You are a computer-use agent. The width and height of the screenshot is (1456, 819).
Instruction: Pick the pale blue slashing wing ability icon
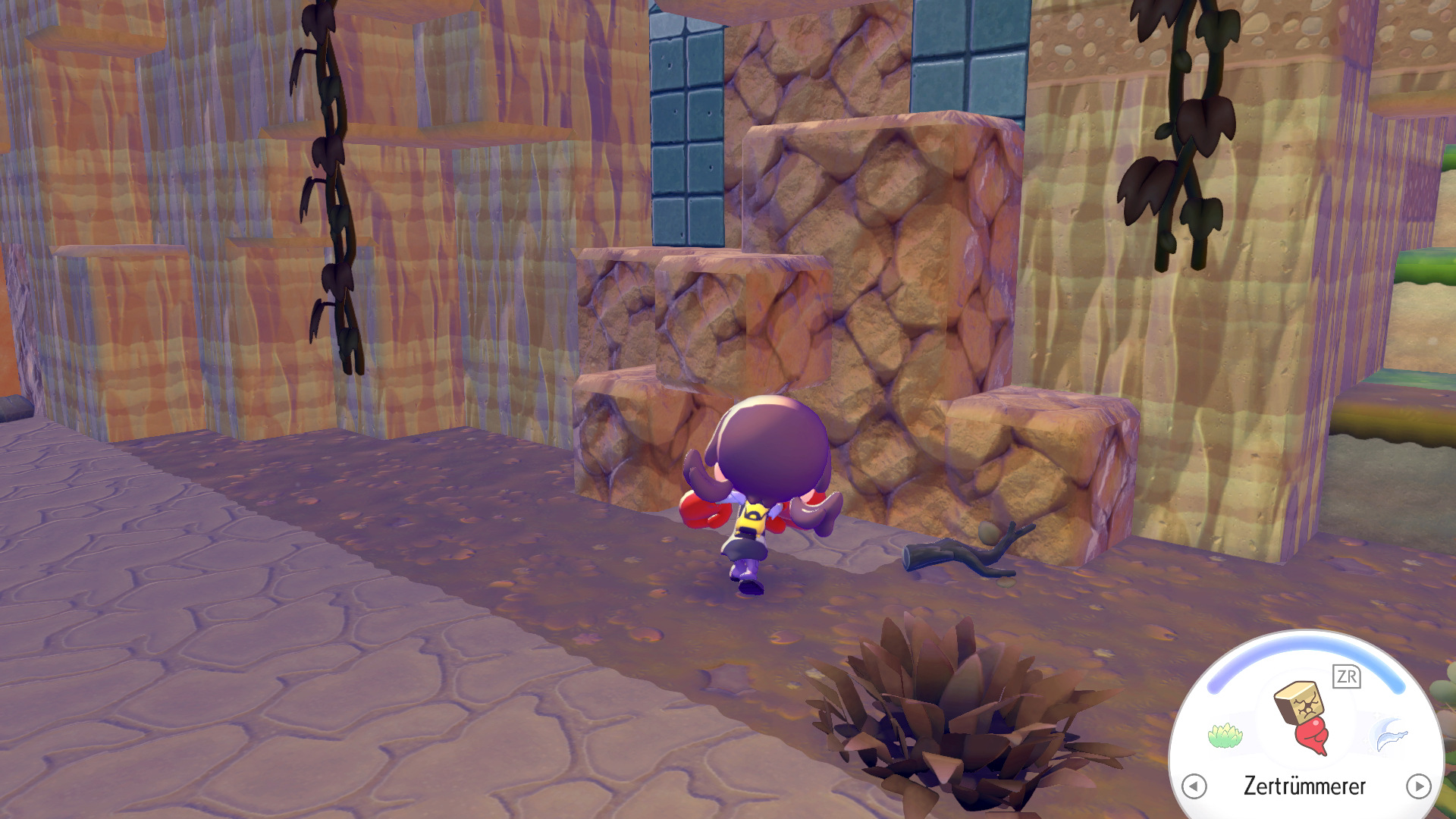1390,735
